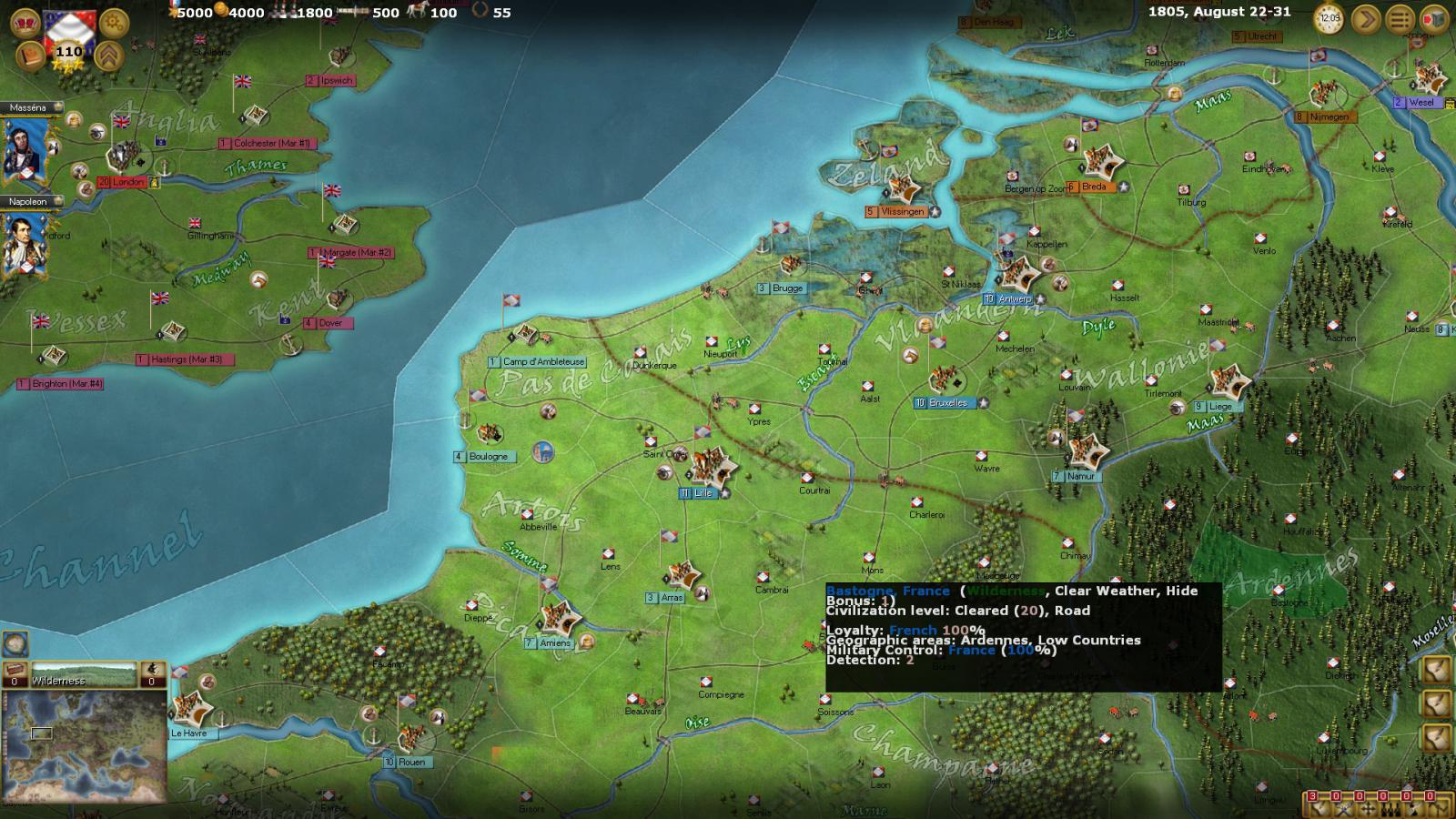
Task: Select Napoleon's leader portrait
Action: (25, 244)
